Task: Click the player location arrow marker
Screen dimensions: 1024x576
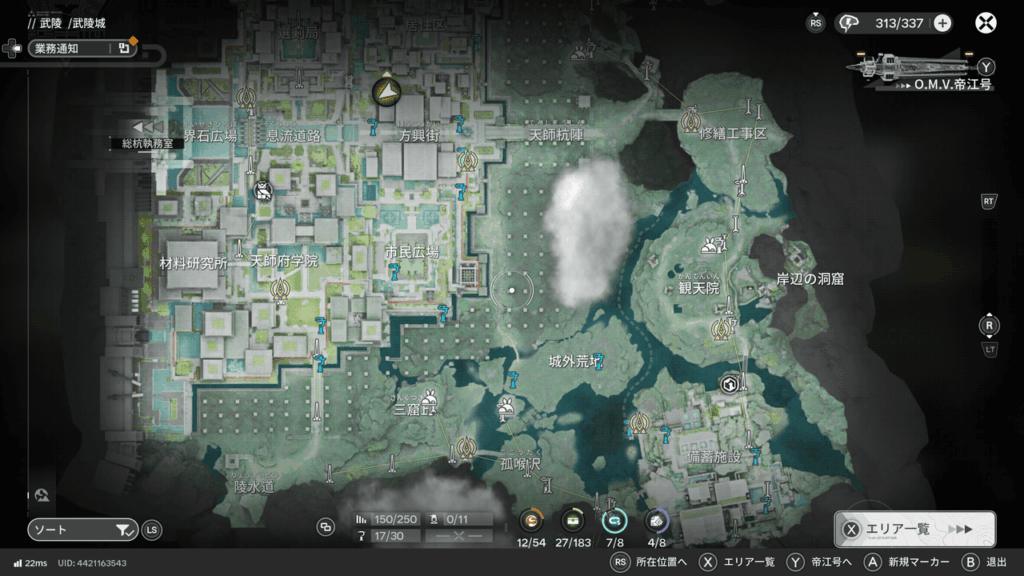Action: pos(385,92)
